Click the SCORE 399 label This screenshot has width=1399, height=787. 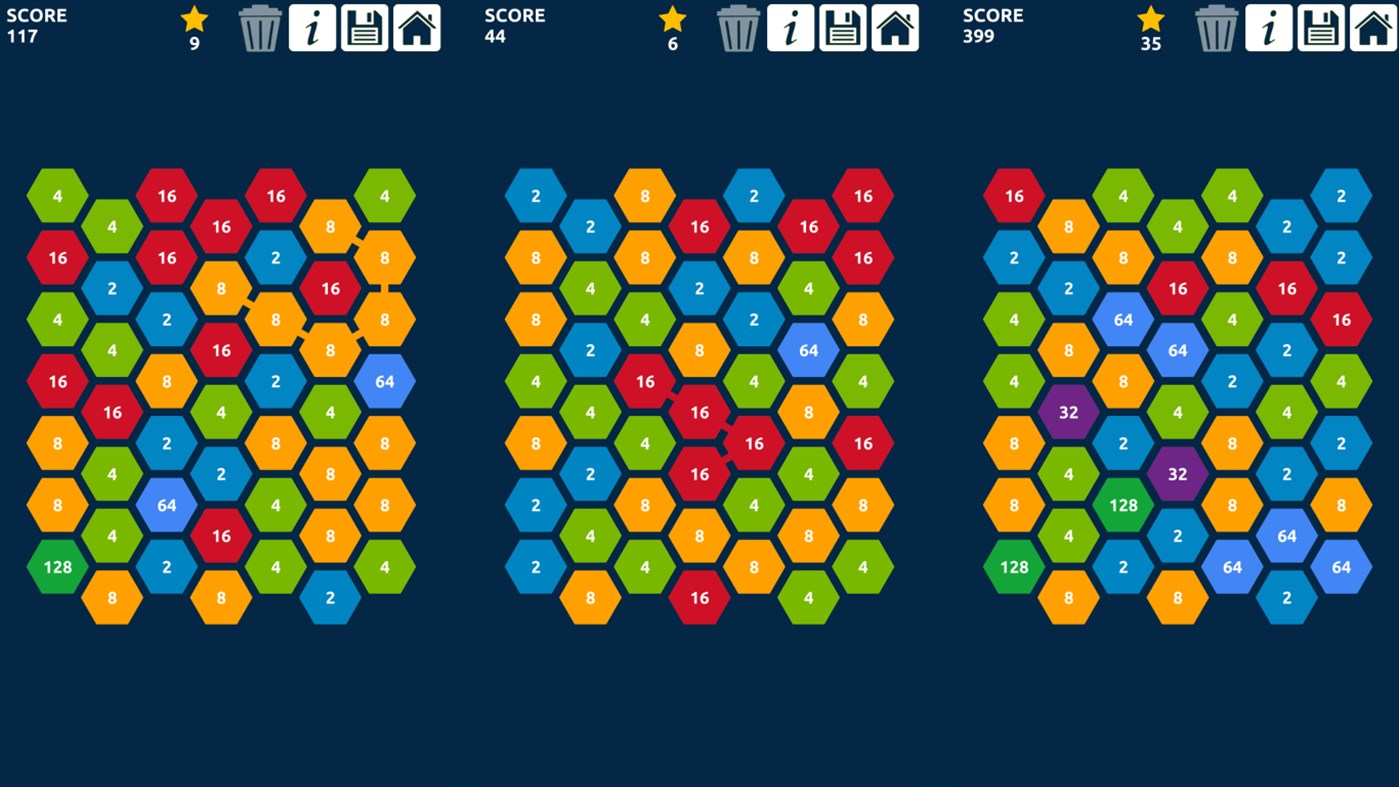pyautogui.click(x=992, y=25)
